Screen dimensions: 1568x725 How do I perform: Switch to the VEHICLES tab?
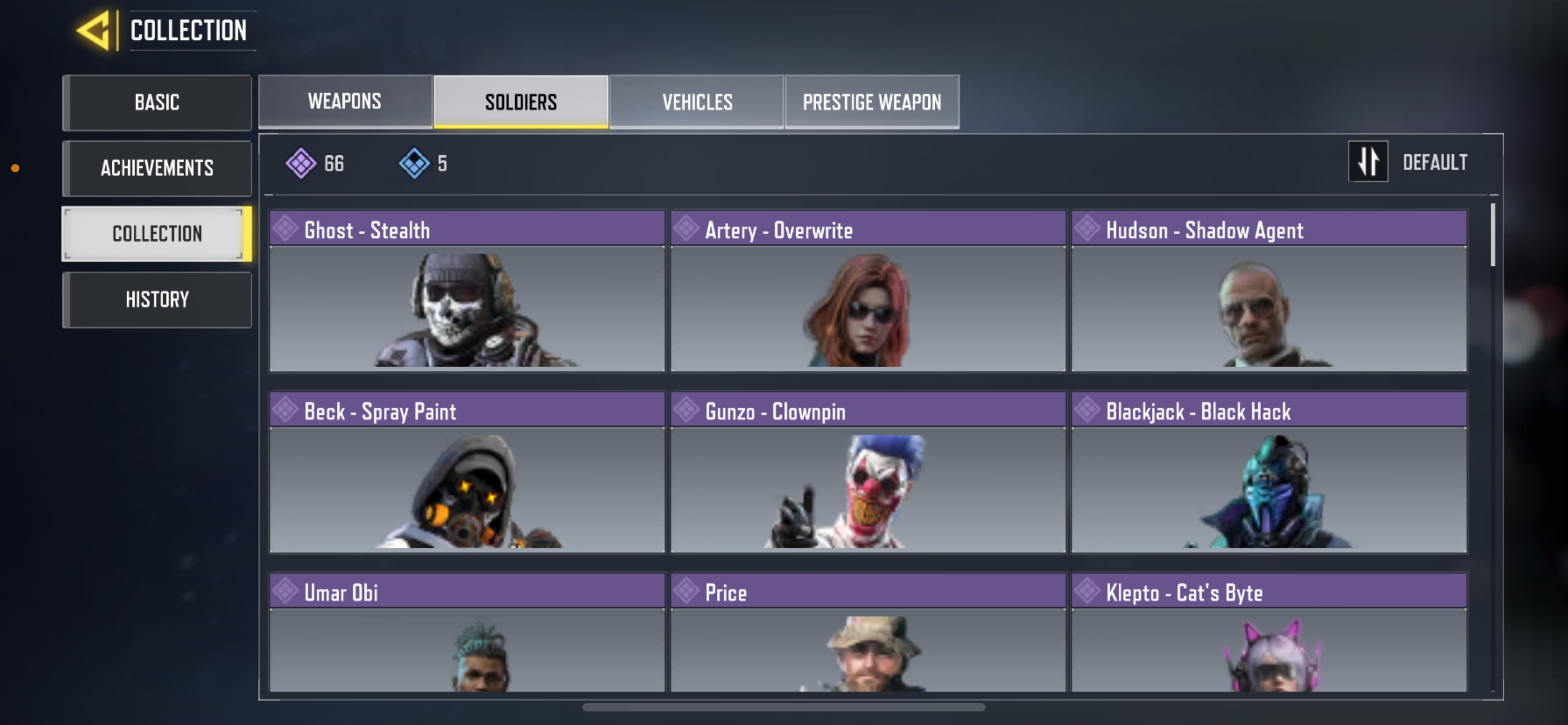(697, 101)
